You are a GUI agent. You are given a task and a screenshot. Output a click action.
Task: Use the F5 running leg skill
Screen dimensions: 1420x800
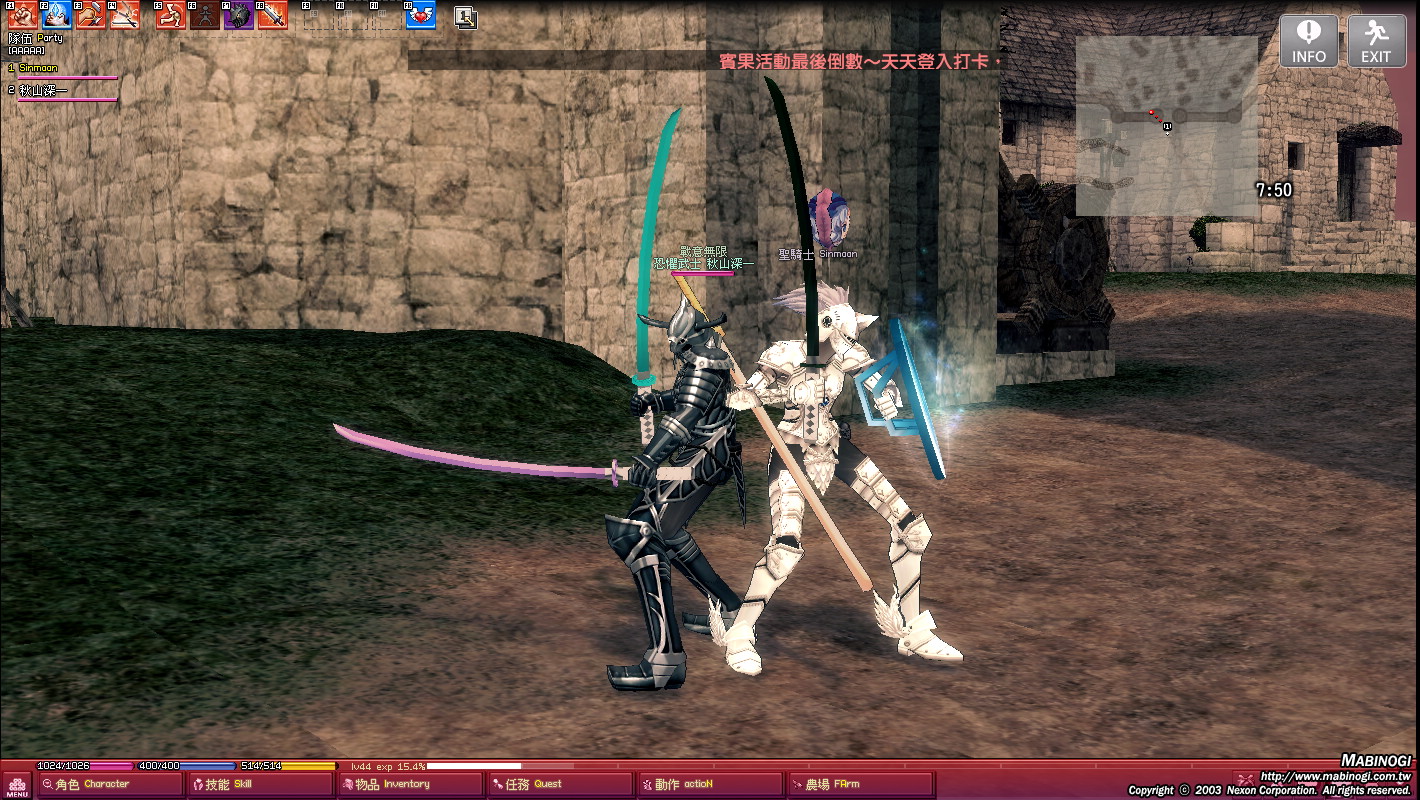point(171,15)
